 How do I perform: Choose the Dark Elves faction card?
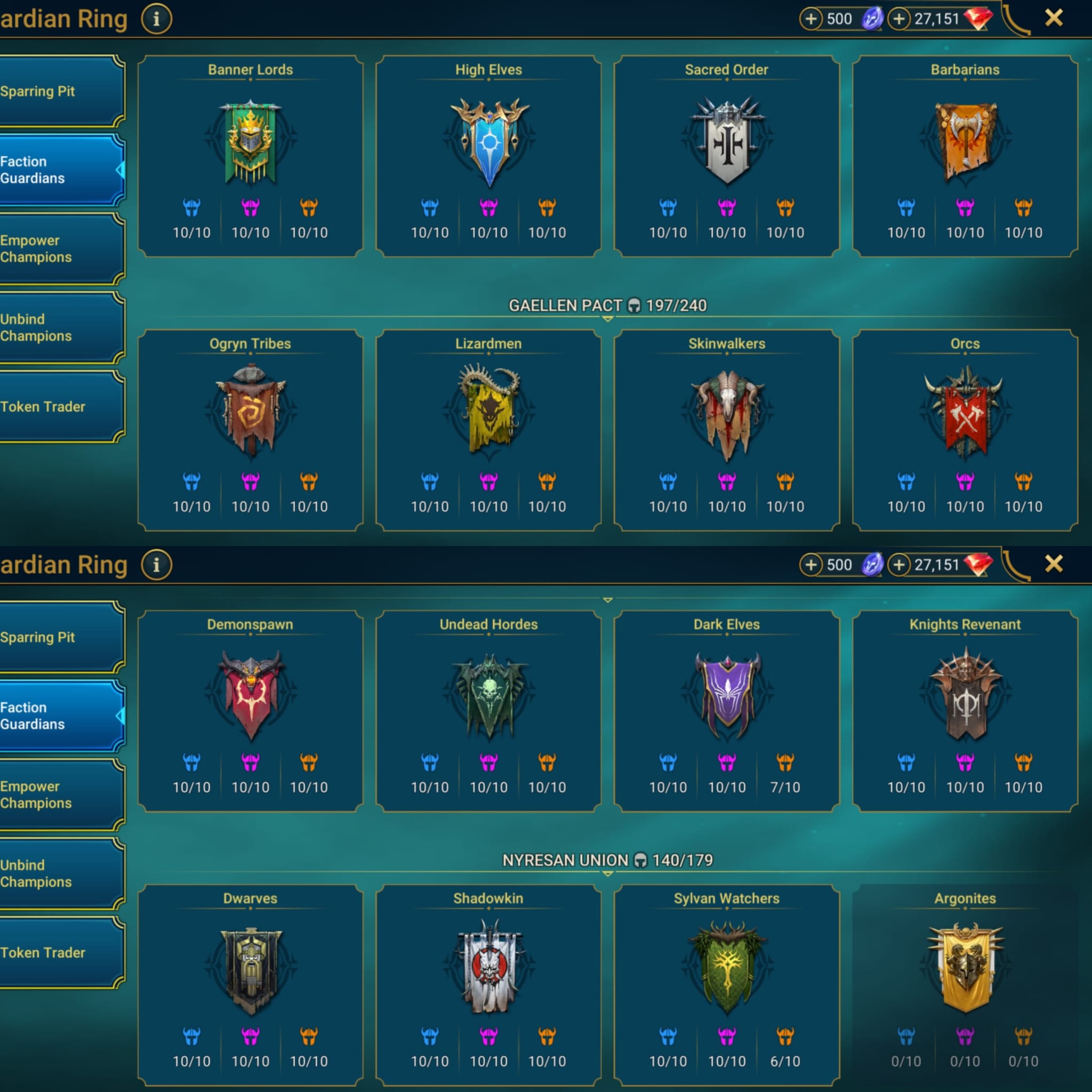[726, 711]
